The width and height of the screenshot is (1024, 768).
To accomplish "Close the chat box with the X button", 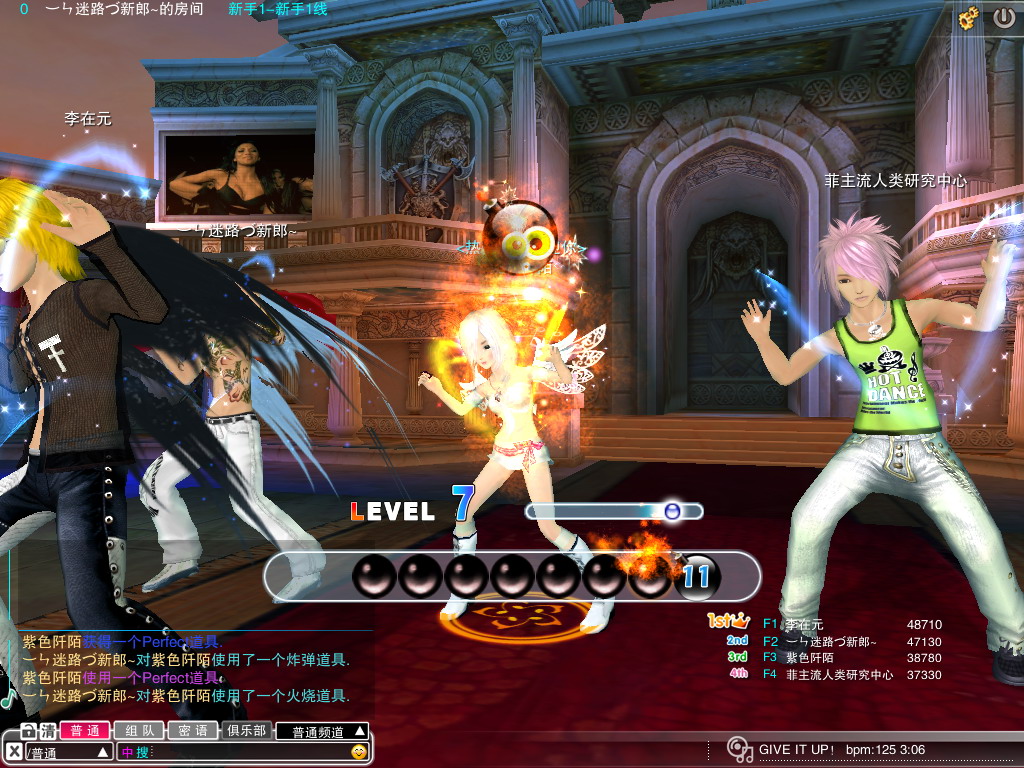I will 13,752.
